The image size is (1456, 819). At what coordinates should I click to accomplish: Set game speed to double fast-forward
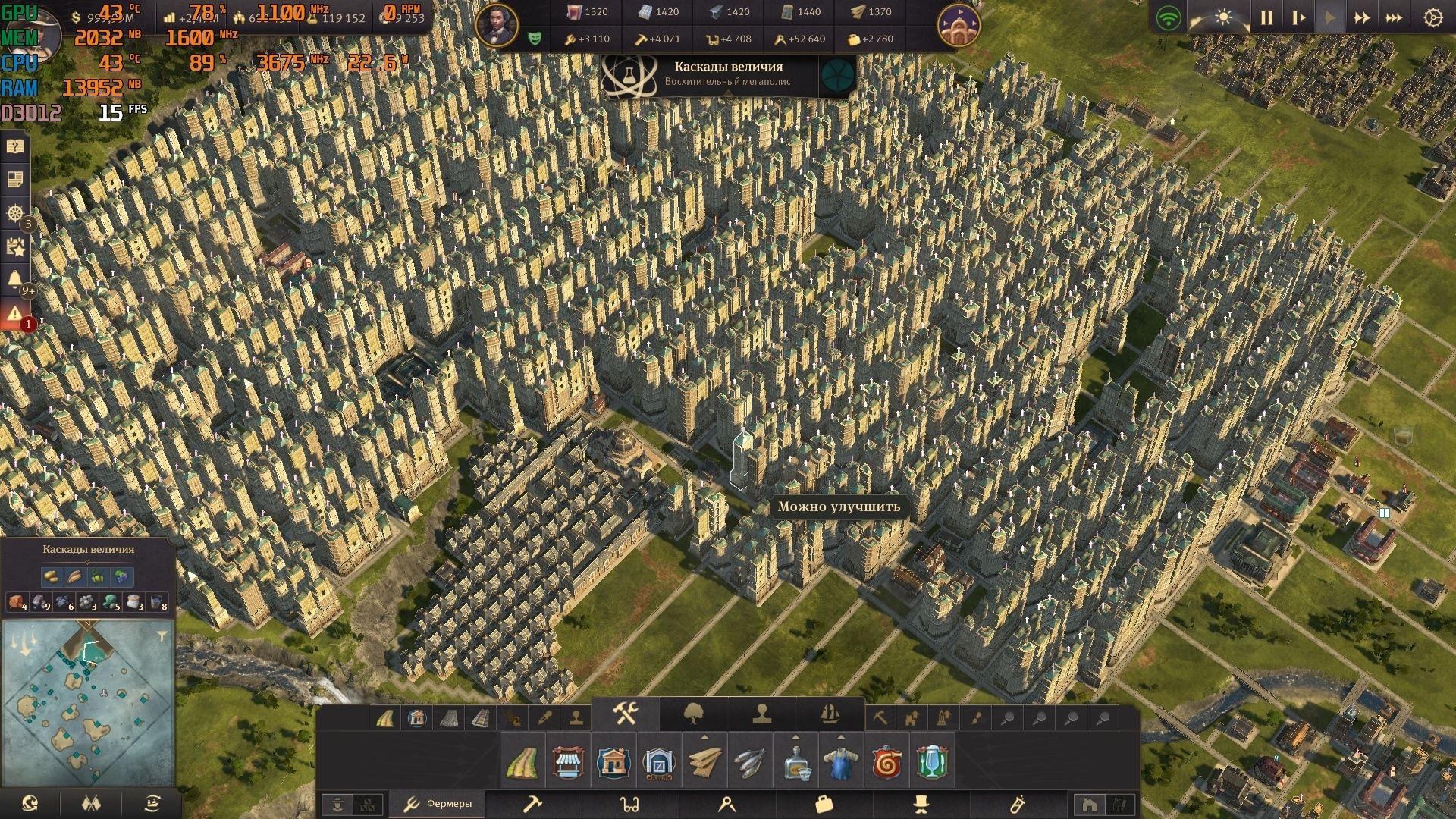coord(1362,17)
